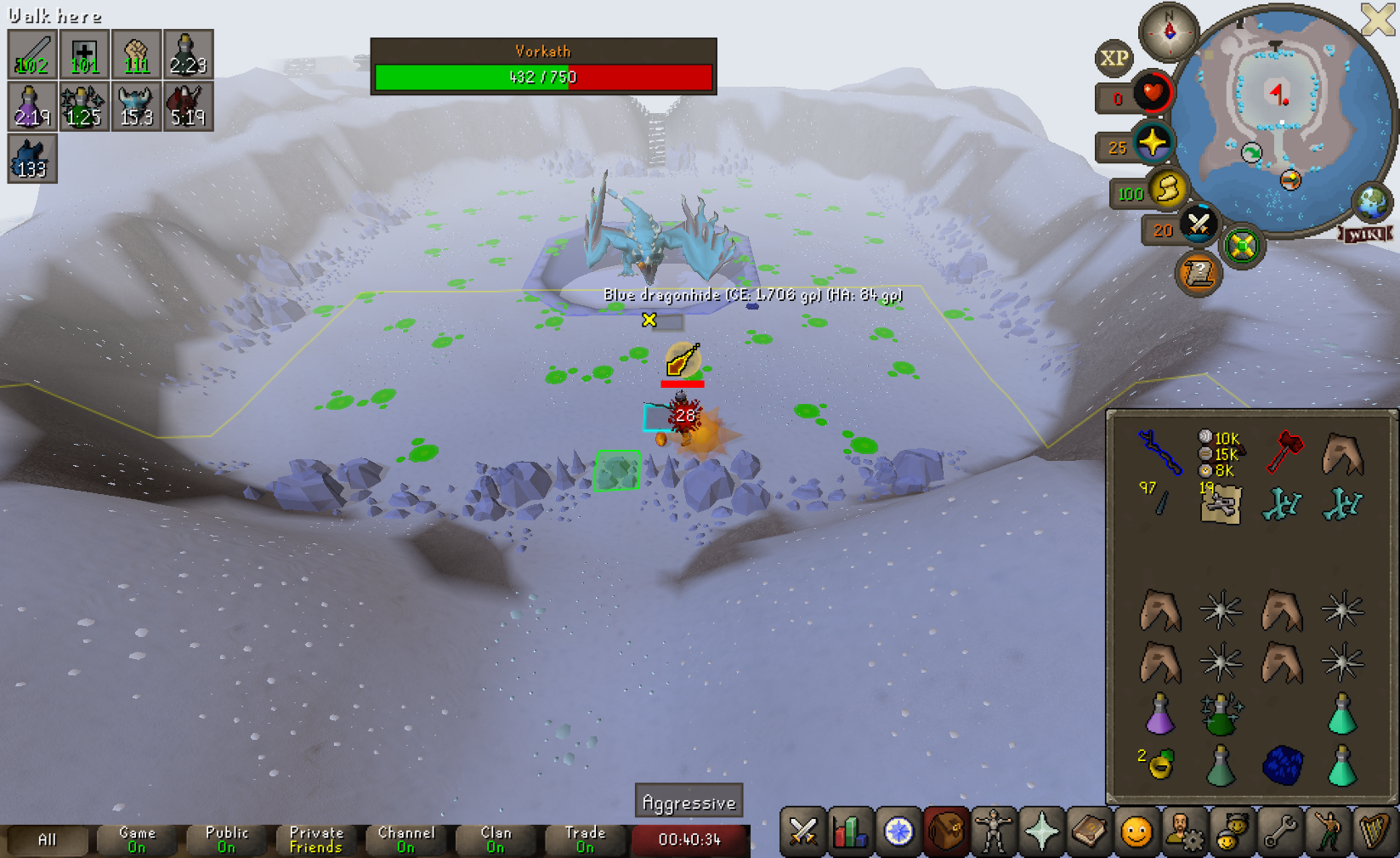Select the clue scroll with bones
Viewport: 1400px width, 858px height.
[1221, 505]
